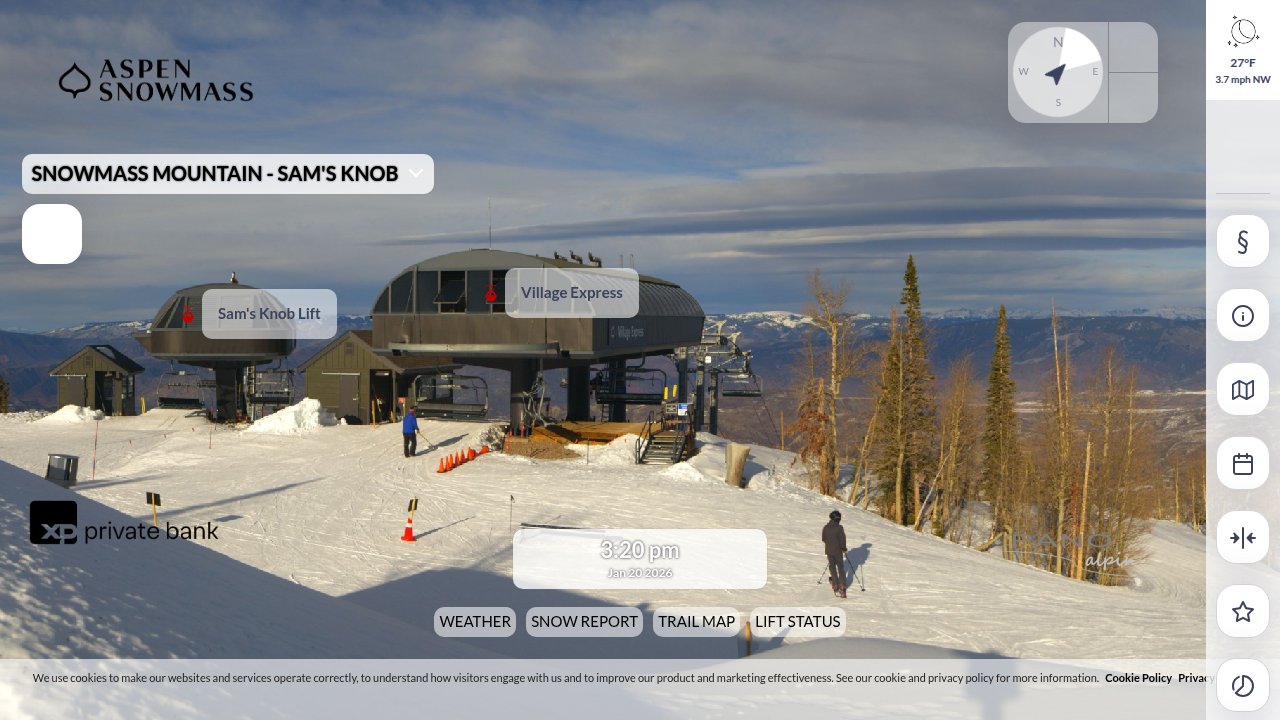The image size is (1280, 720).
Task: Click the Aspen Snowmass logo
Action: 156,80
